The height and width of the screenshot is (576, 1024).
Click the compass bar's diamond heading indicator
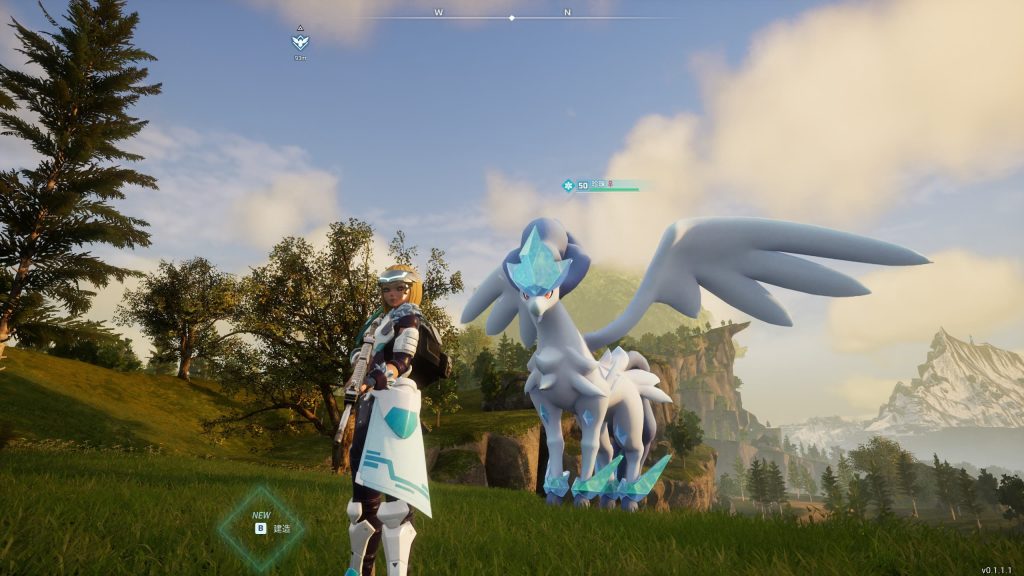click(x=511, y=17)
